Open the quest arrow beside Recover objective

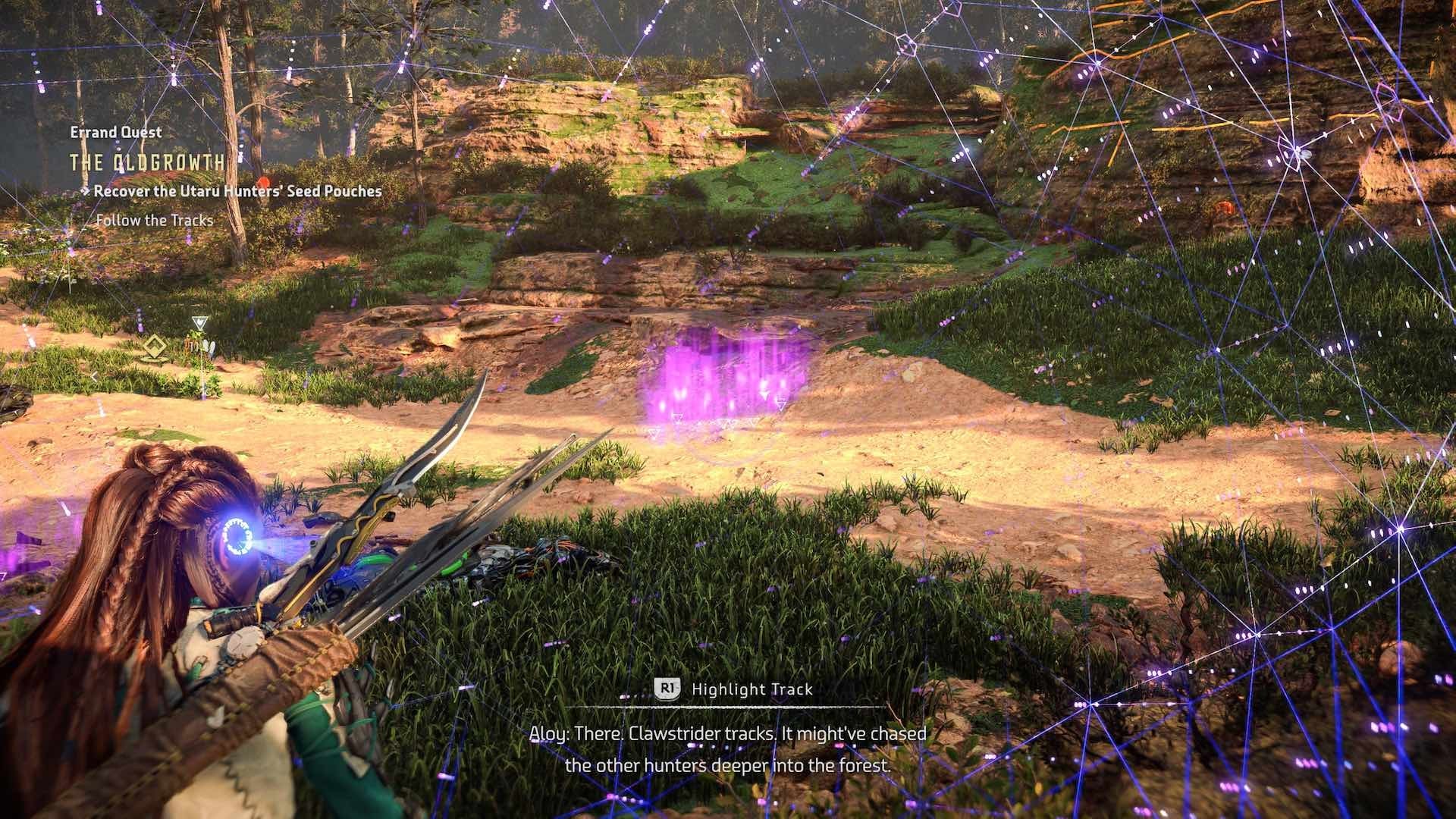pyautogui.click(x=86, y=192)
